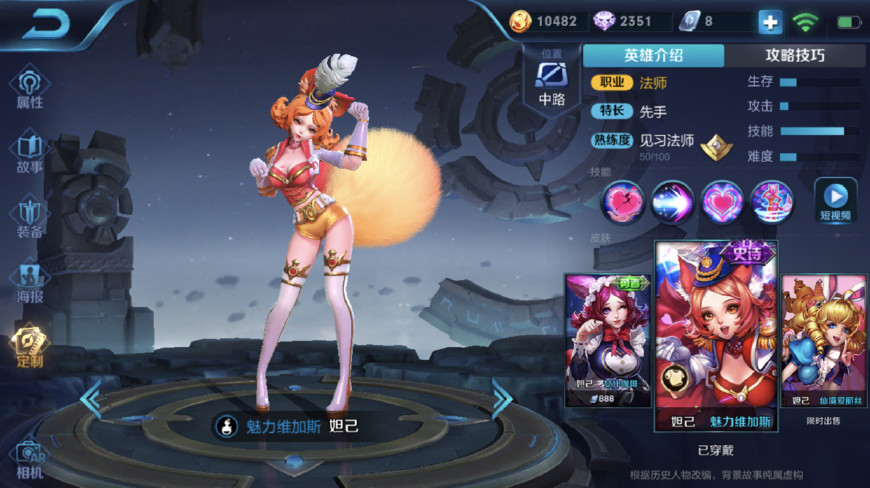Open the 海报 poster menu
Viewport: 870px width, 488px height.
click(30, 282)
